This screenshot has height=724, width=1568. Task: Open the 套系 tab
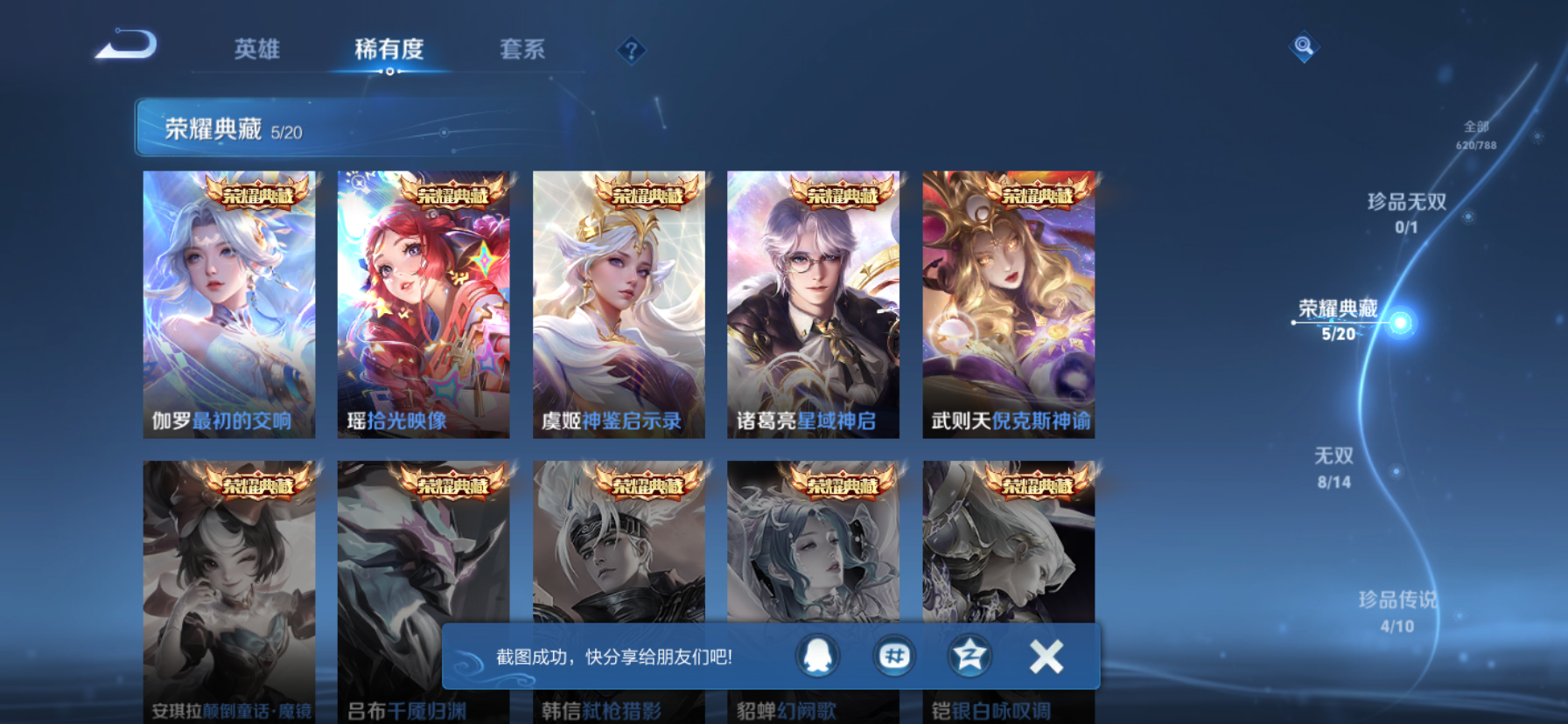(x=522, y=50)
